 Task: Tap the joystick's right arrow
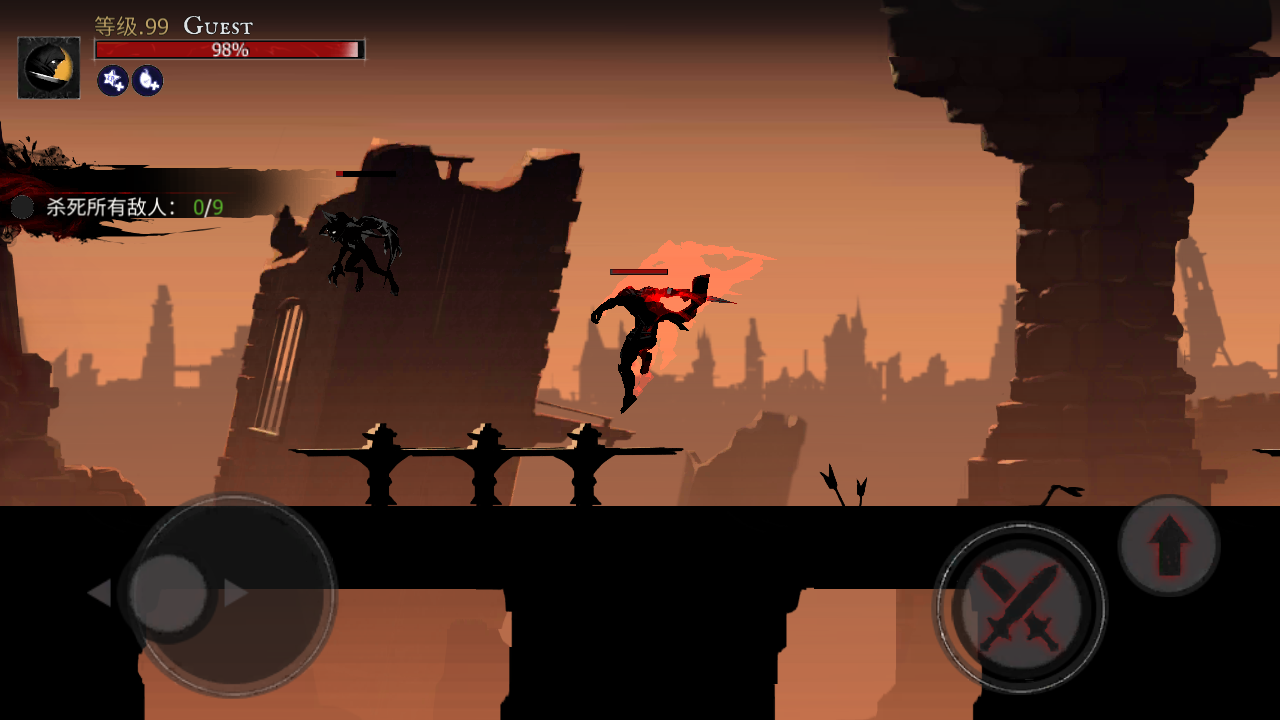click(x=236, y=593)
